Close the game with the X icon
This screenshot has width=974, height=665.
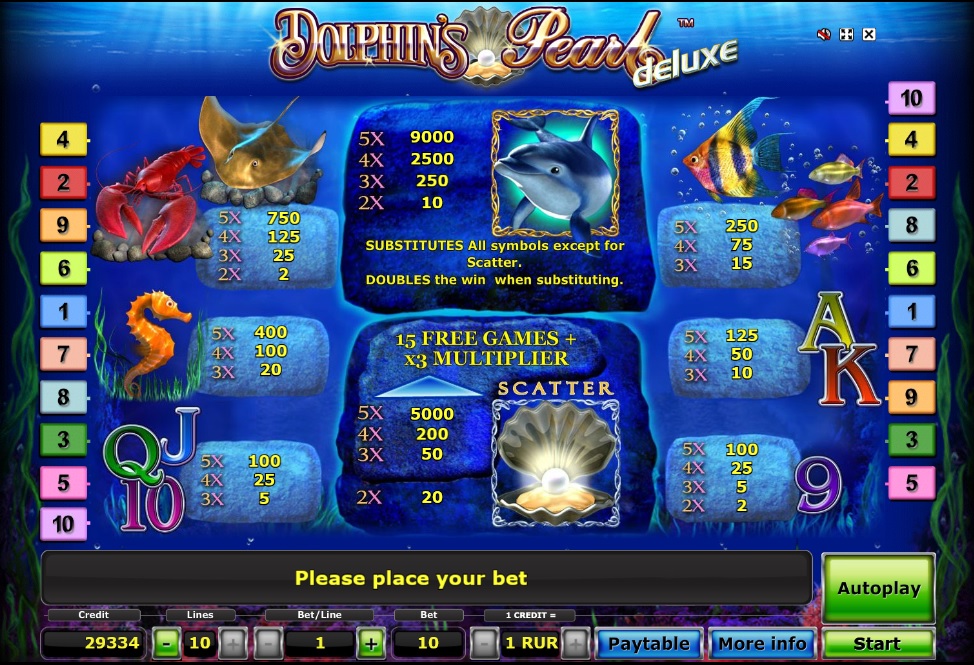[x=868, y=35]
